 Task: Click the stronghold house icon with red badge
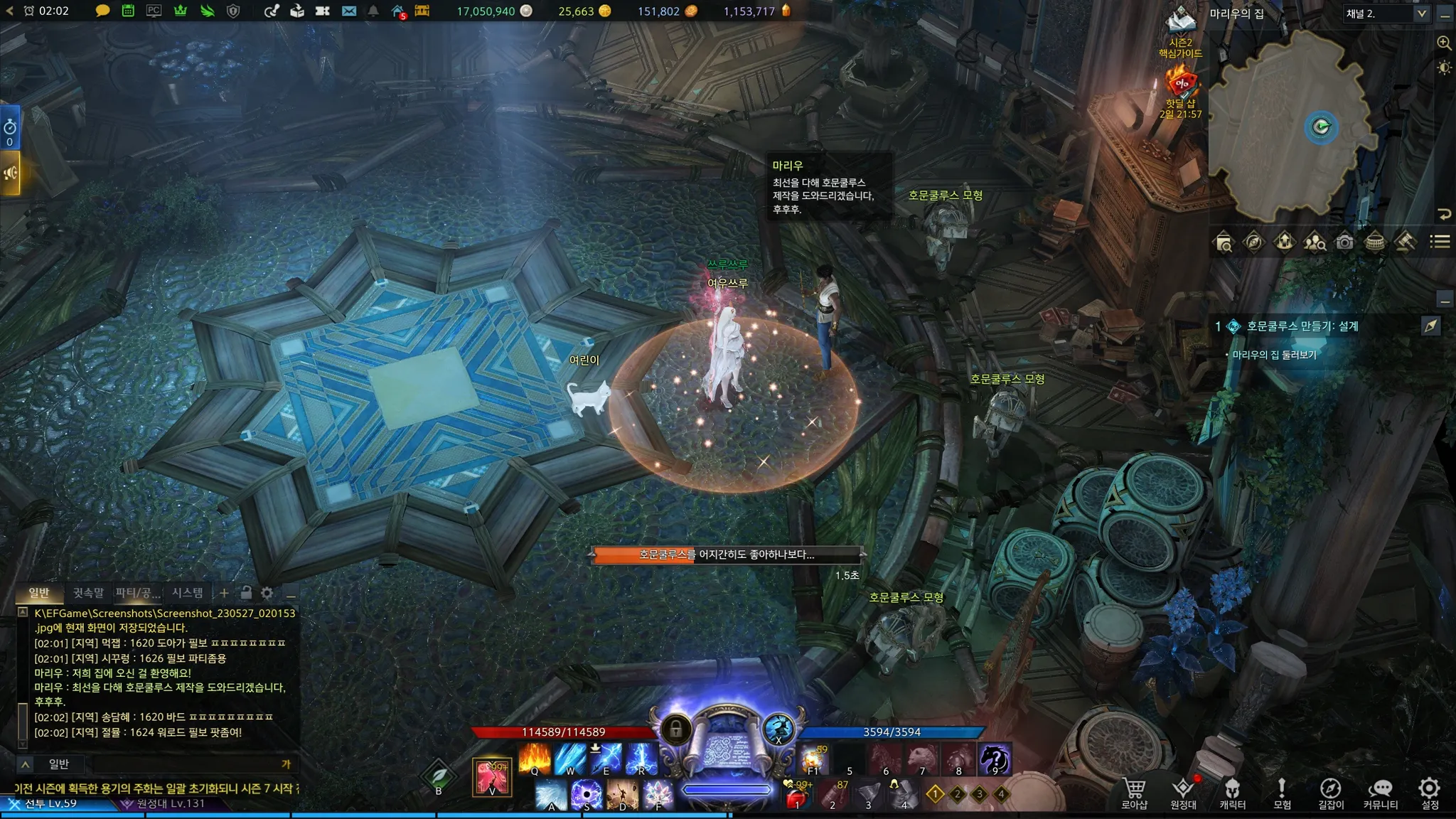click(x=398, y=11)
